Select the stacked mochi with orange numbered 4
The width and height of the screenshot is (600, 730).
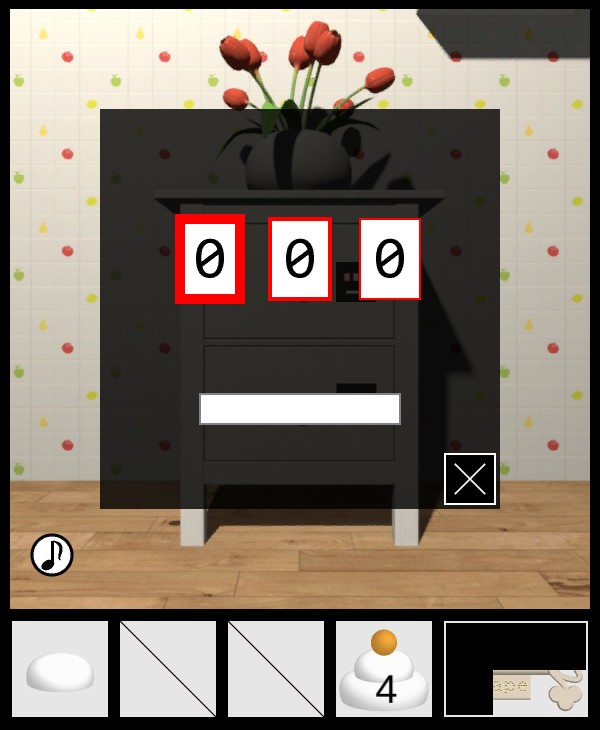coord(384,669)
